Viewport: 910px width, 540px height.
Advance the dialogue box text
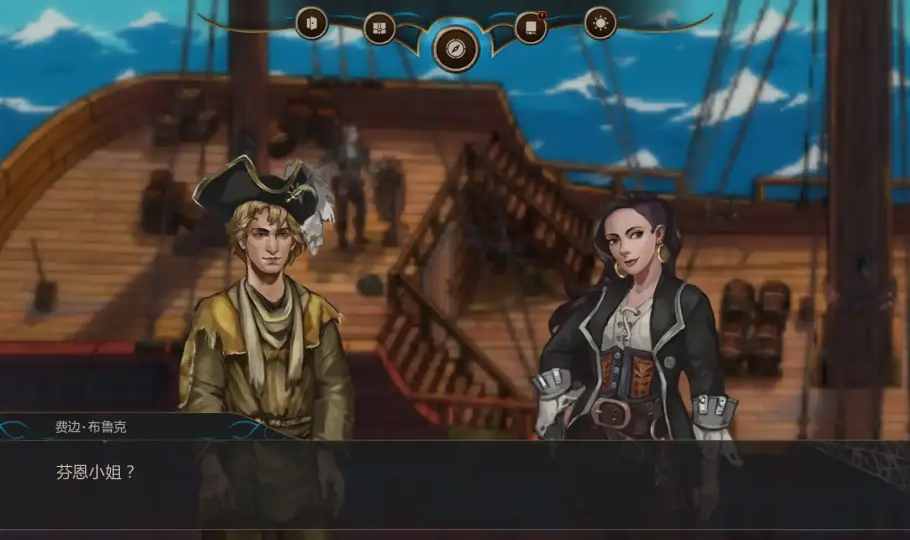pyautogui.click(x=455, y=484)
